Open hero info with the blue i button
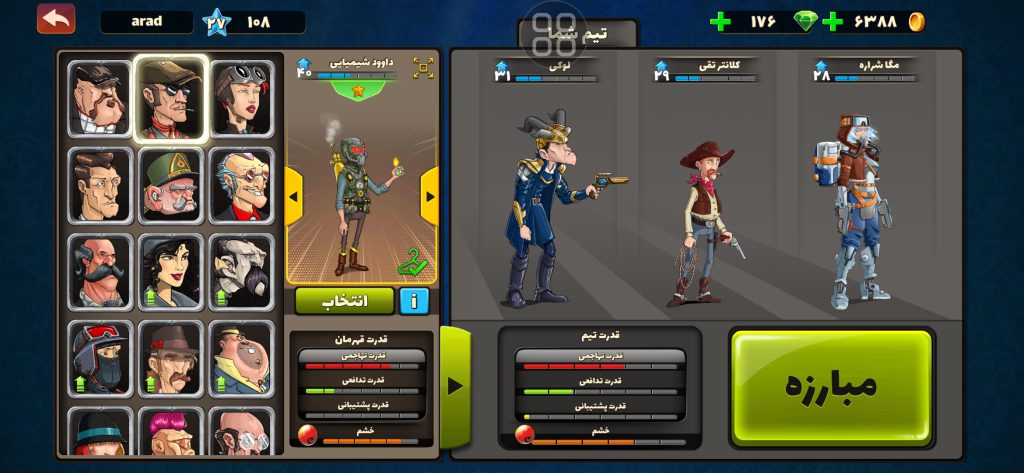Image resolution: width=1024 pixels, height=473 pixels. click(414, 300)
